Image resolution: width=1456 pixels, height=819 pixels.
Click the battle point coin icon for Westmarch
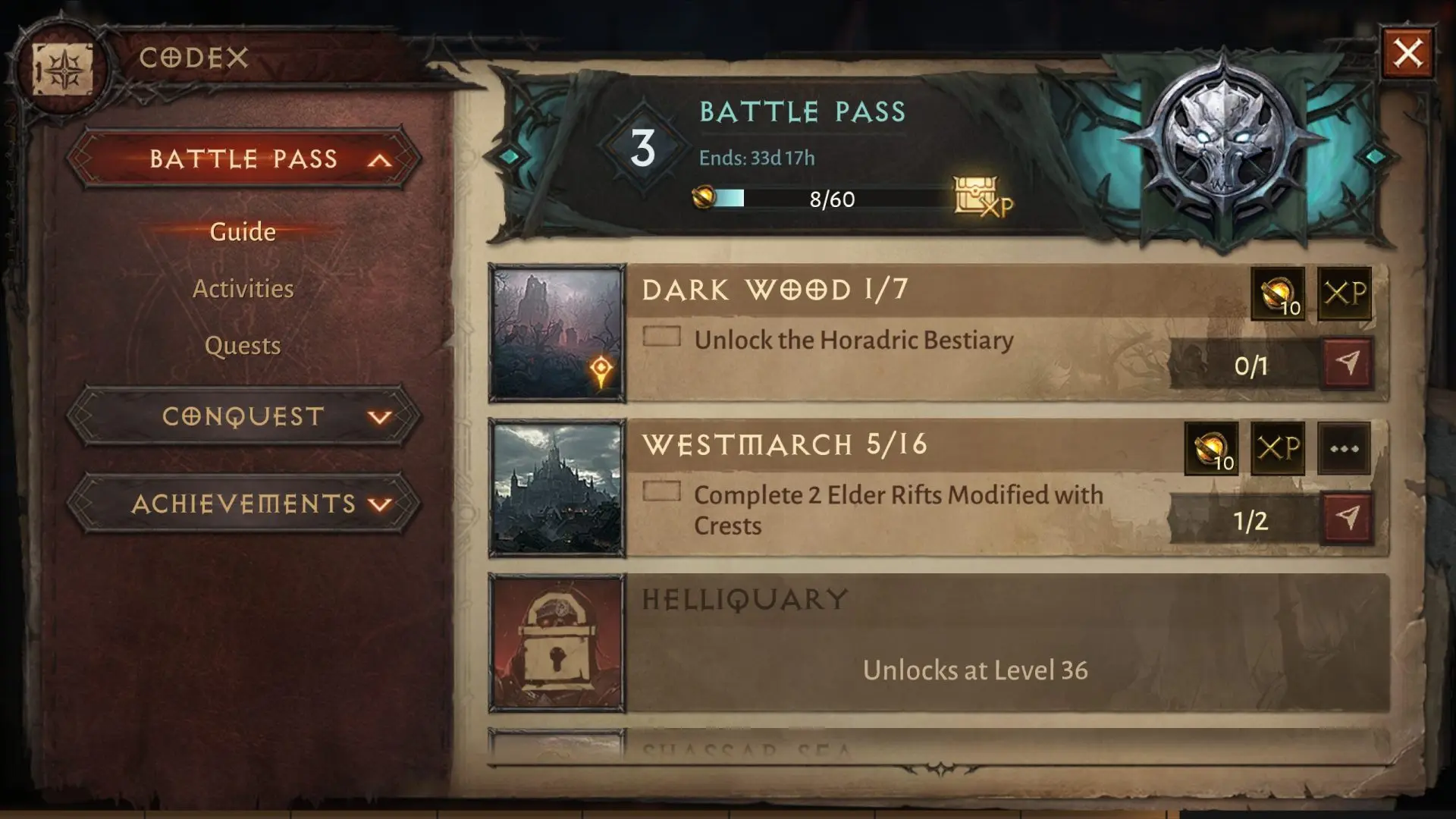pos(1212,449)
